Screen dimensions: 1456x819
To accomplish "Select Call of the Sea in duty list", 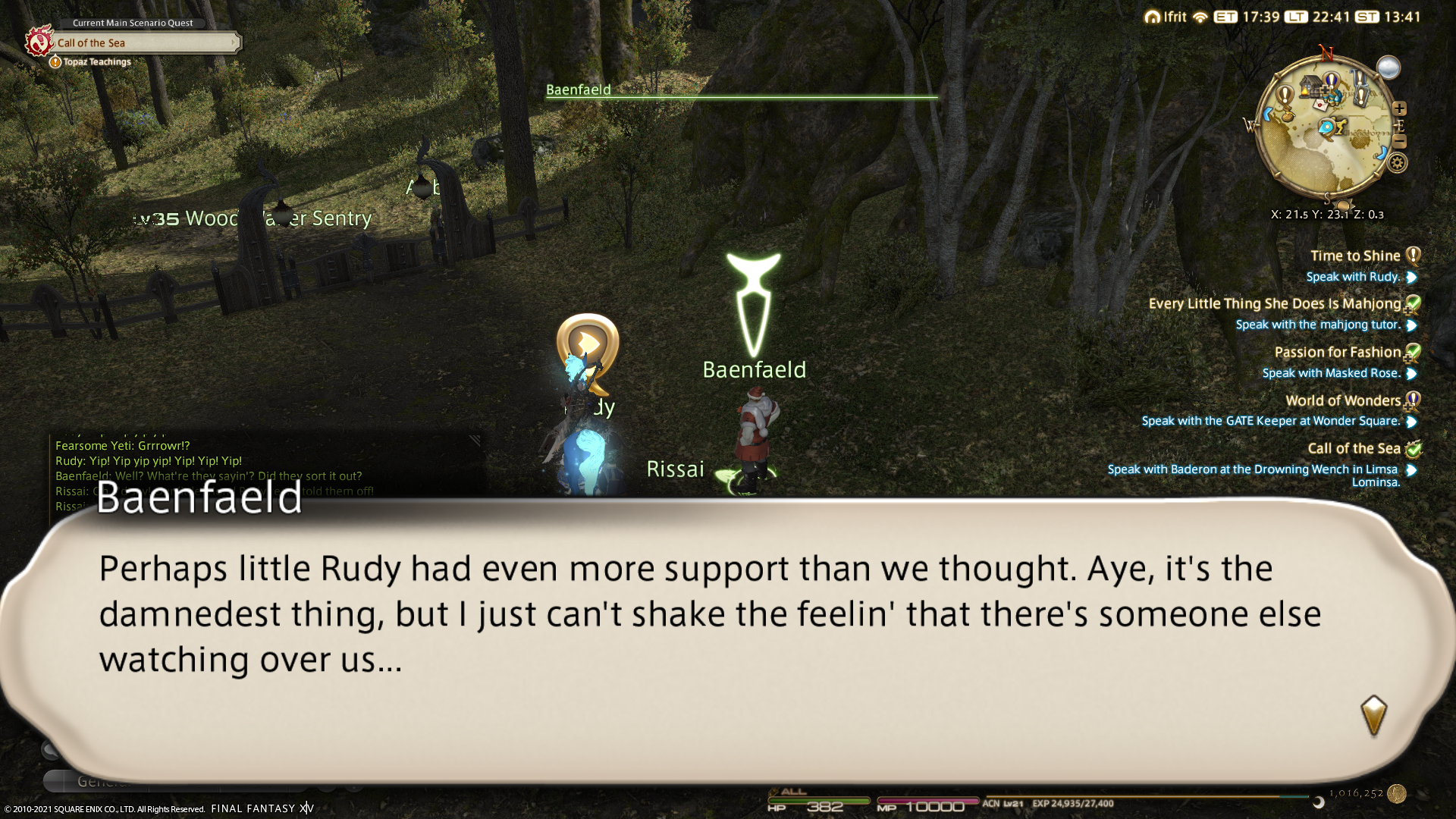I will [1353, 449].
